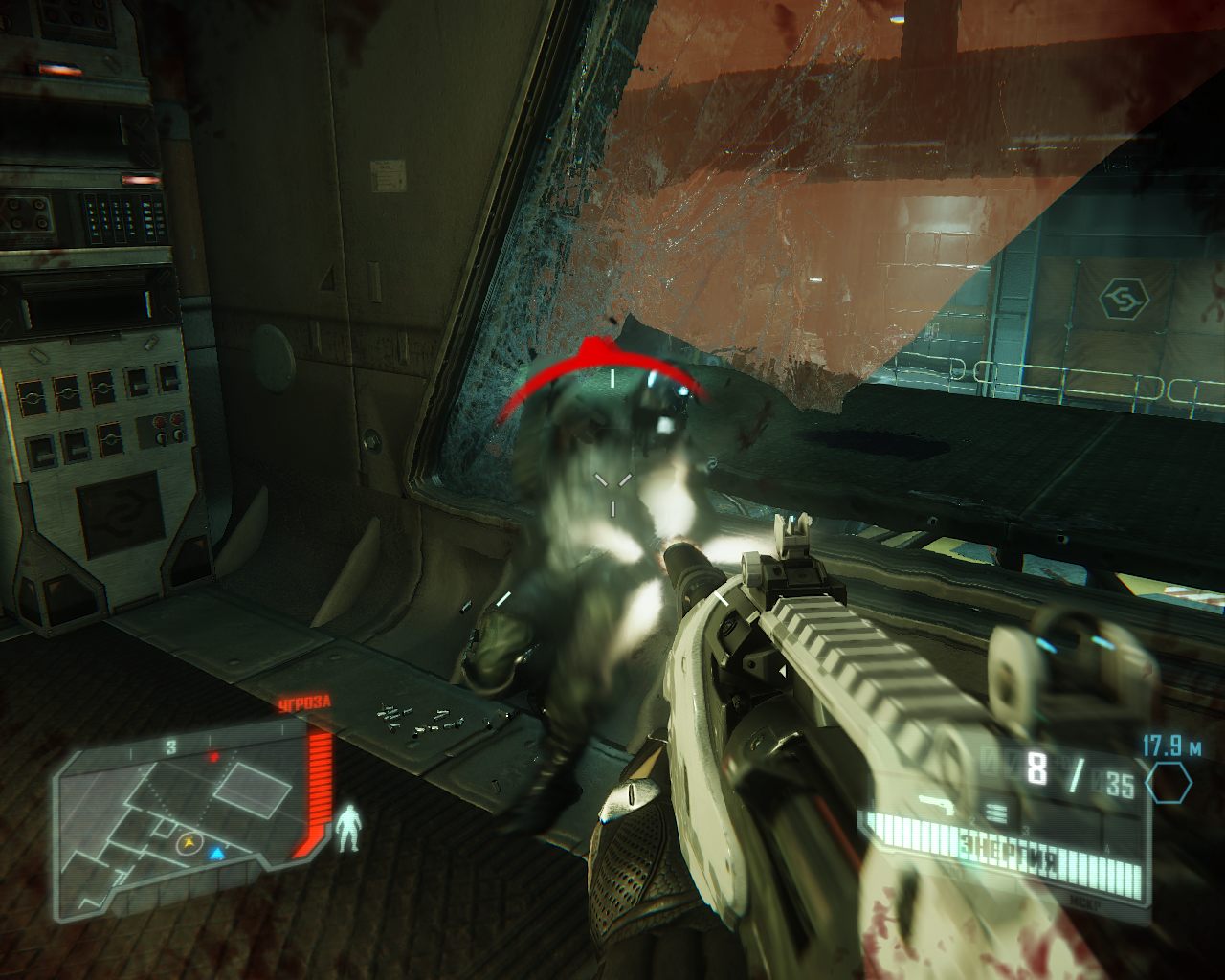Select the blue triangle marker on minimap

(217, 853)
